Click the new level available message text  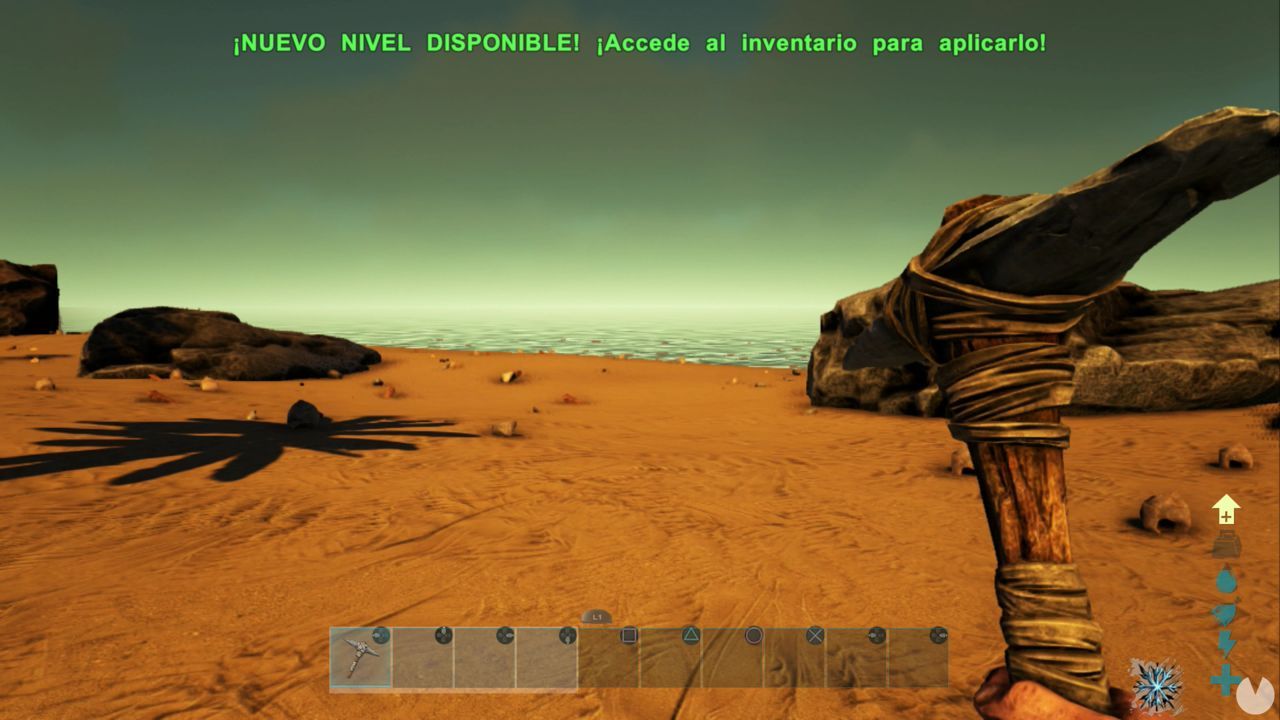640,43
